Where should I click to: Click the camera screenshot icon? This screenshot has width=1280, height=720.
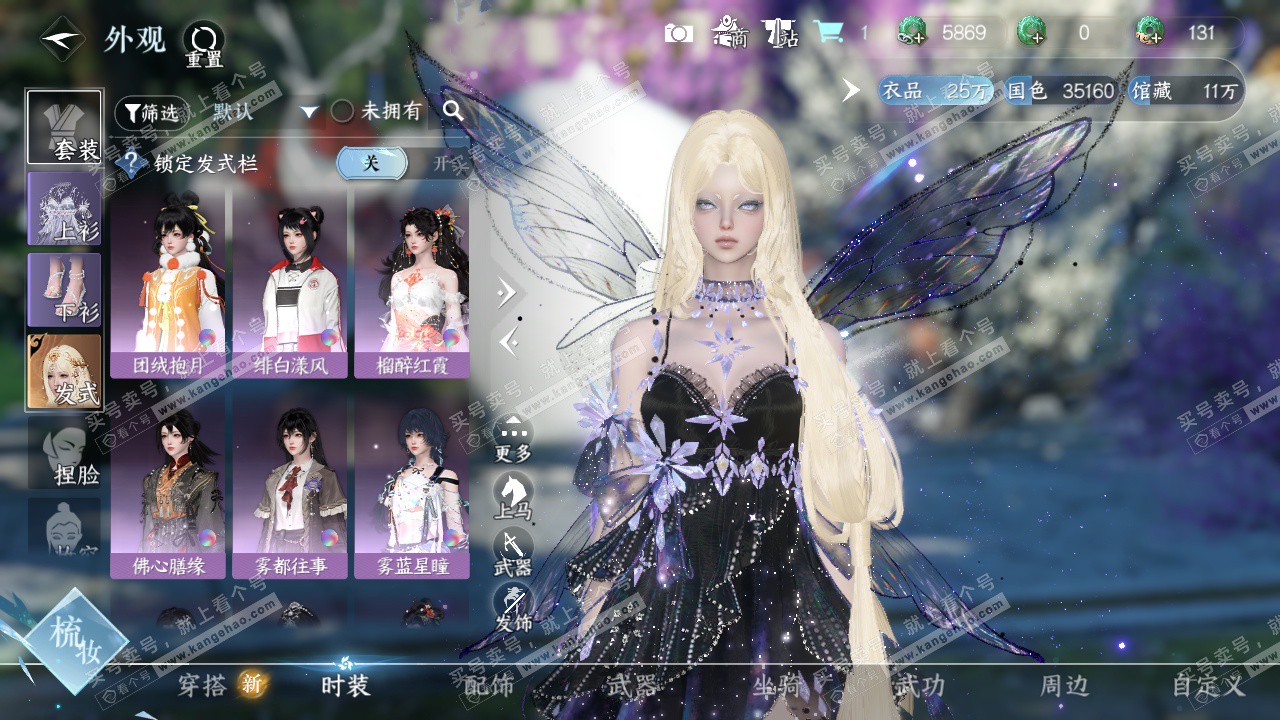click(x=679, y=33)
